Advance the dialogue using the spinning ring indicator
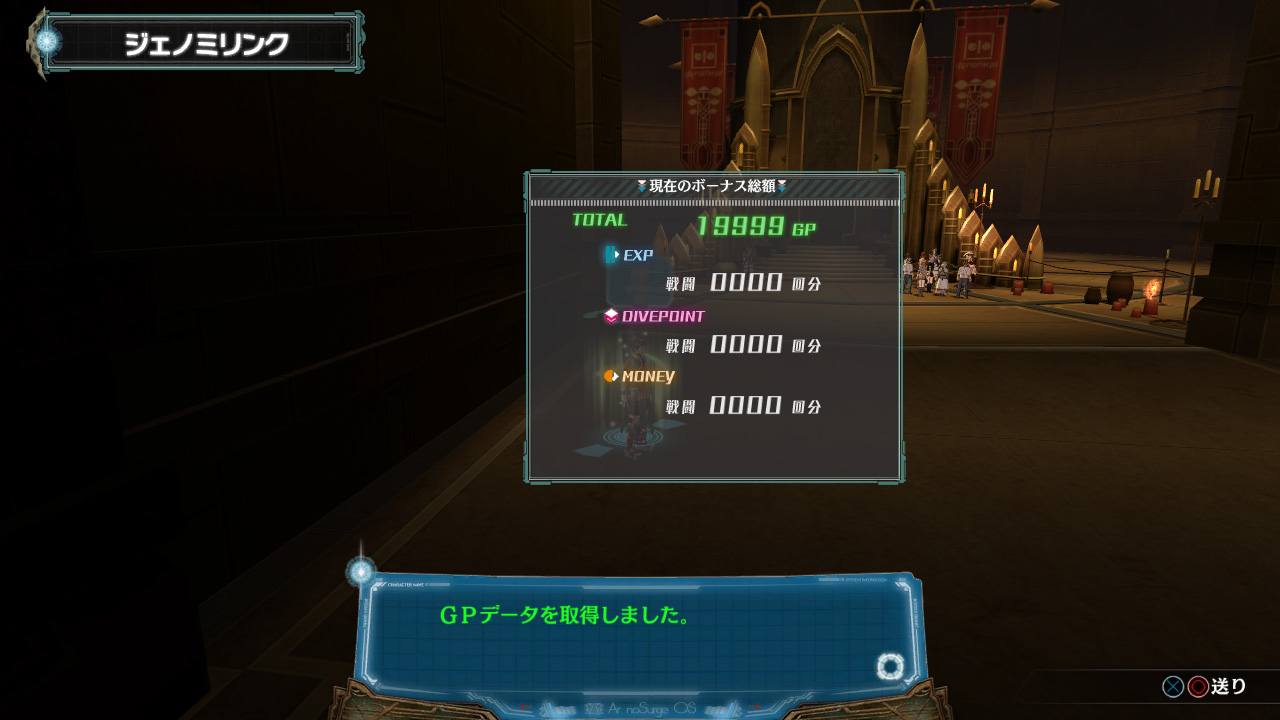Screen dimensions: 1280x720 pyautogui.click(x=890, y=667)
